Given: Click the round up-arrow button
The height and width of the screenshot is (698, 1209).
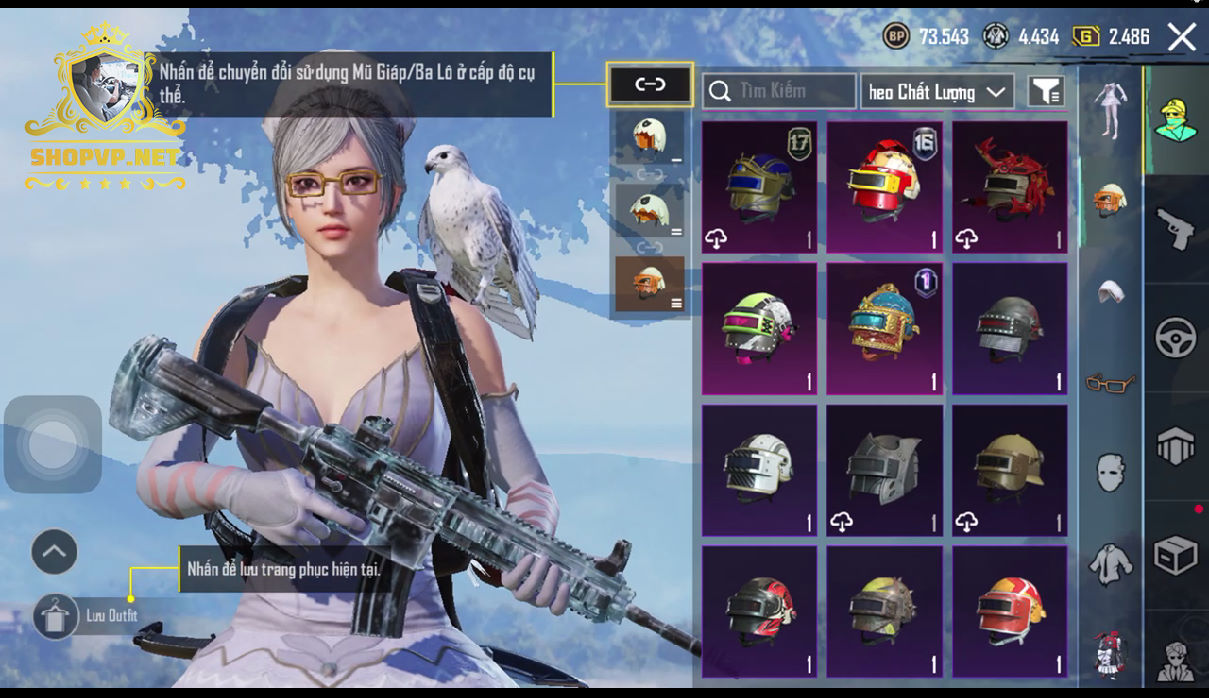Looking at the screenshot, I should [x=54, y=551].
